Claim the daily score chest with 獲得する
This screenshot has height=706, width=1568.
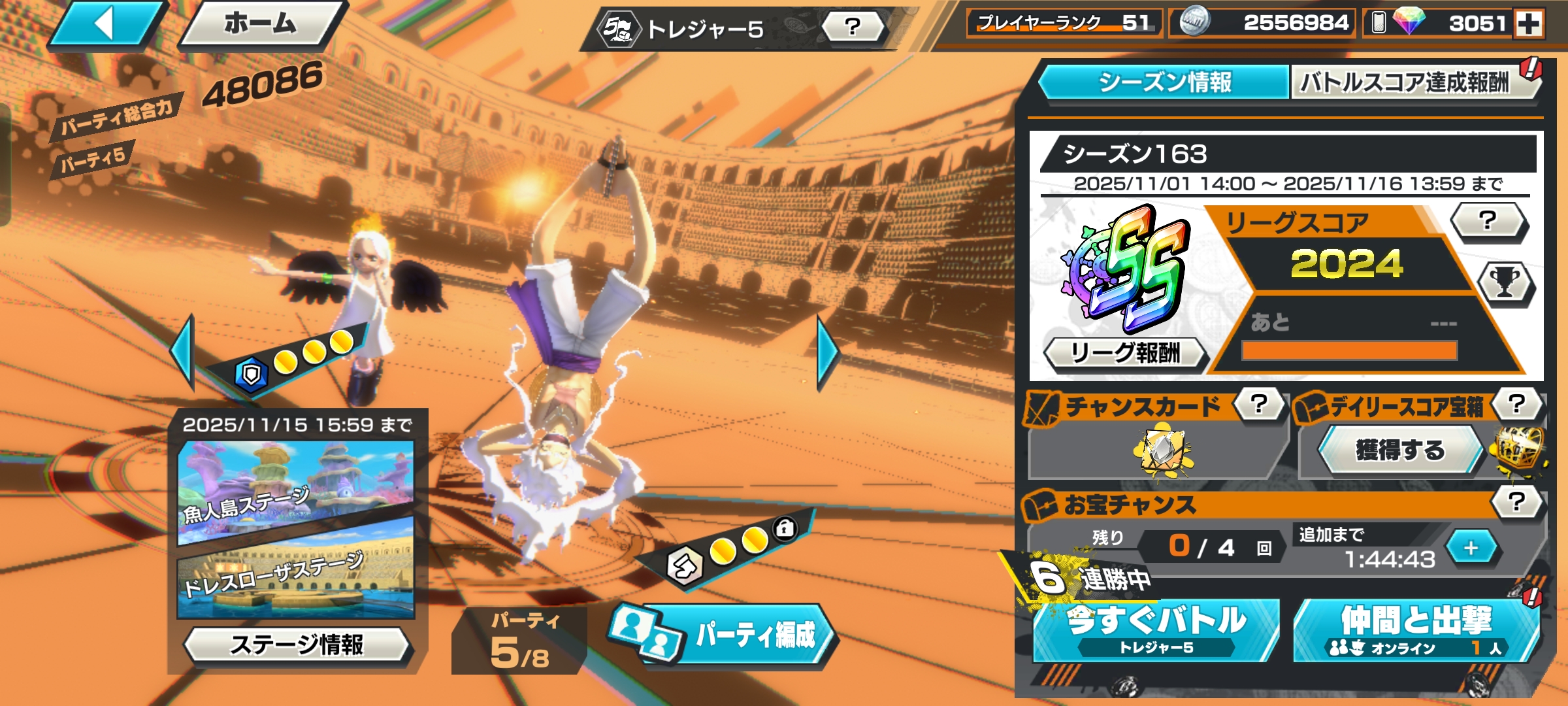pyautogui.click(x=1400, y=450)
